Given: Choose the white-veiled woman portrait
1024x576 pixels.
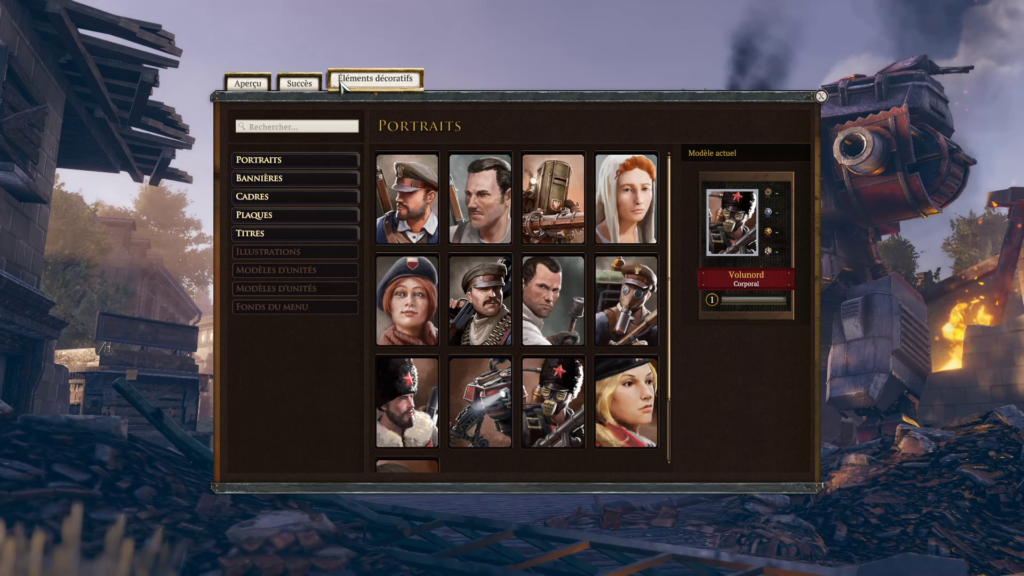Looking at the screenshot, I should point(626,199).
